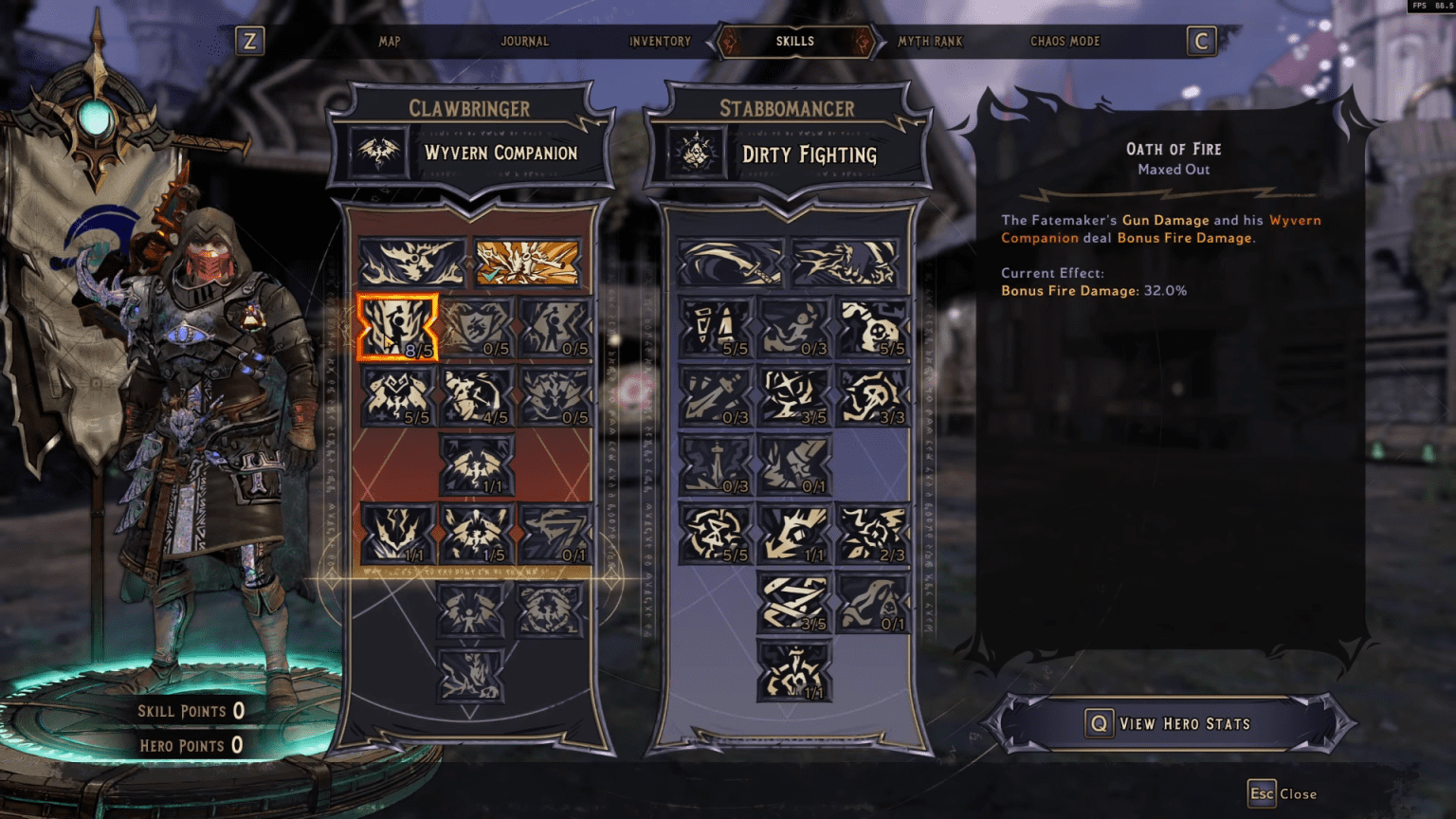
Task: Switch to the Inventory tab
Action: pos(659,42)
